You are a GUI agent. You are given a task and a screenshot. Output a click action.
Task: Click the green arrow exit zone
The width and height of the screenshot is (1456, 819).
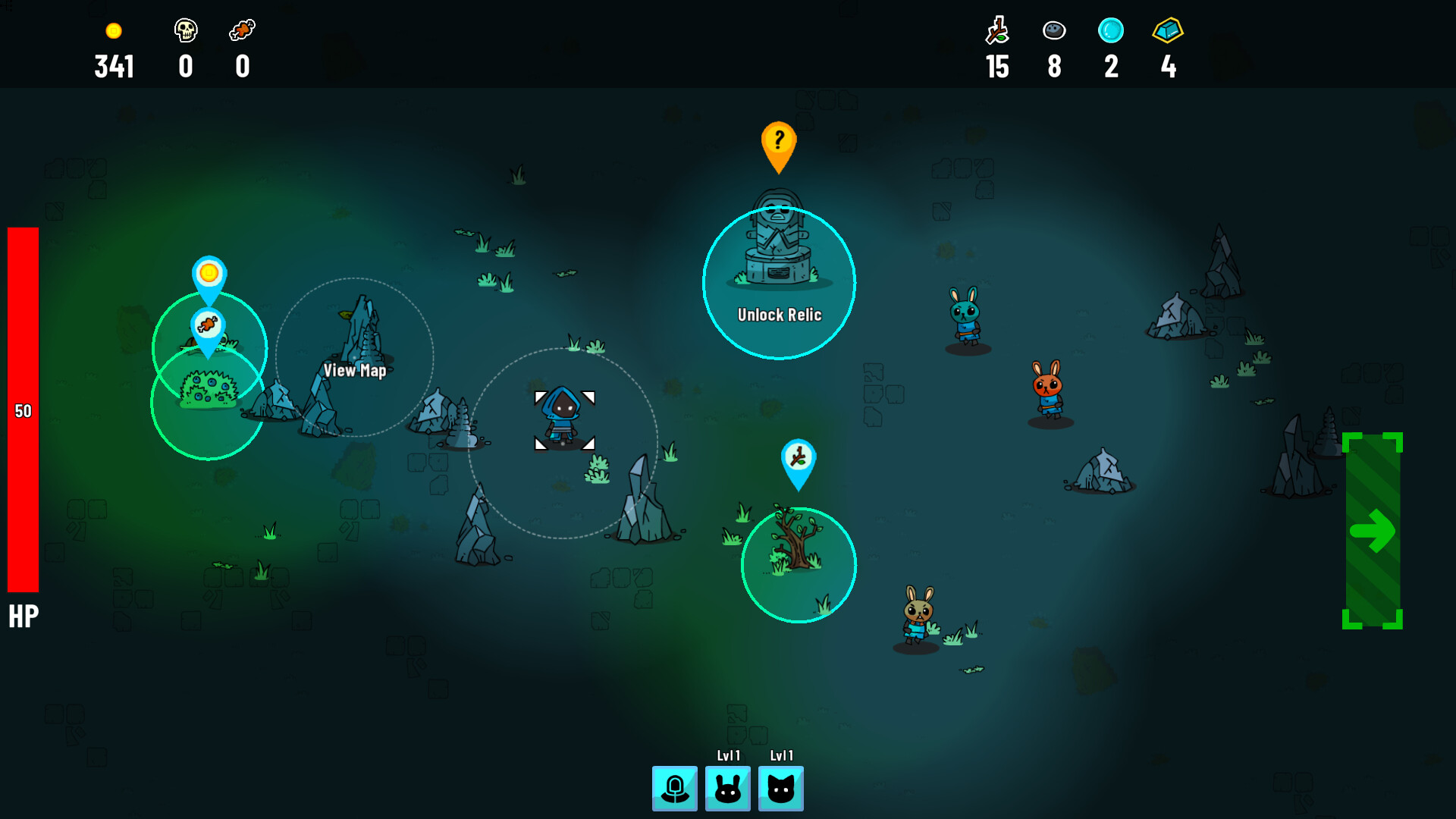click(1372, 531)
